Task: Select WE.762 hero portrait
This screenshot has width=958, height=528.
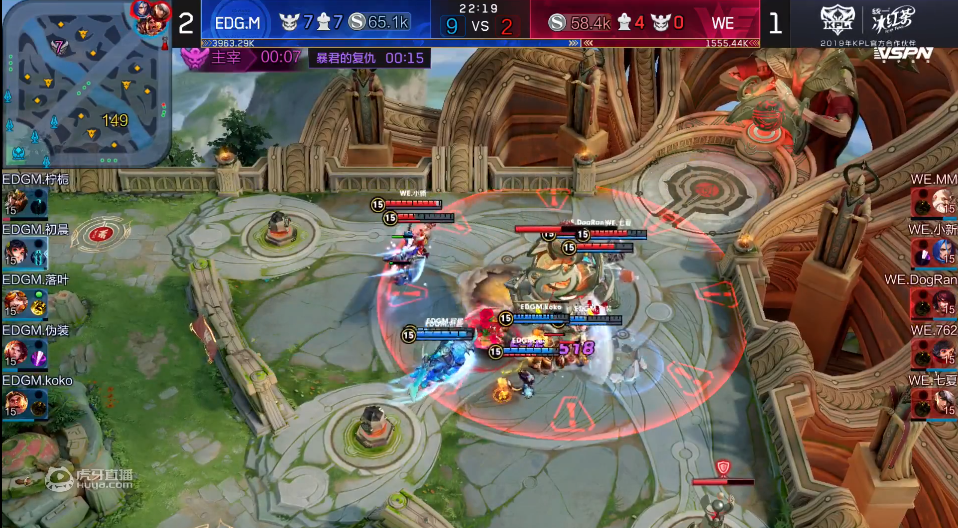Action: tap(941, 353)
